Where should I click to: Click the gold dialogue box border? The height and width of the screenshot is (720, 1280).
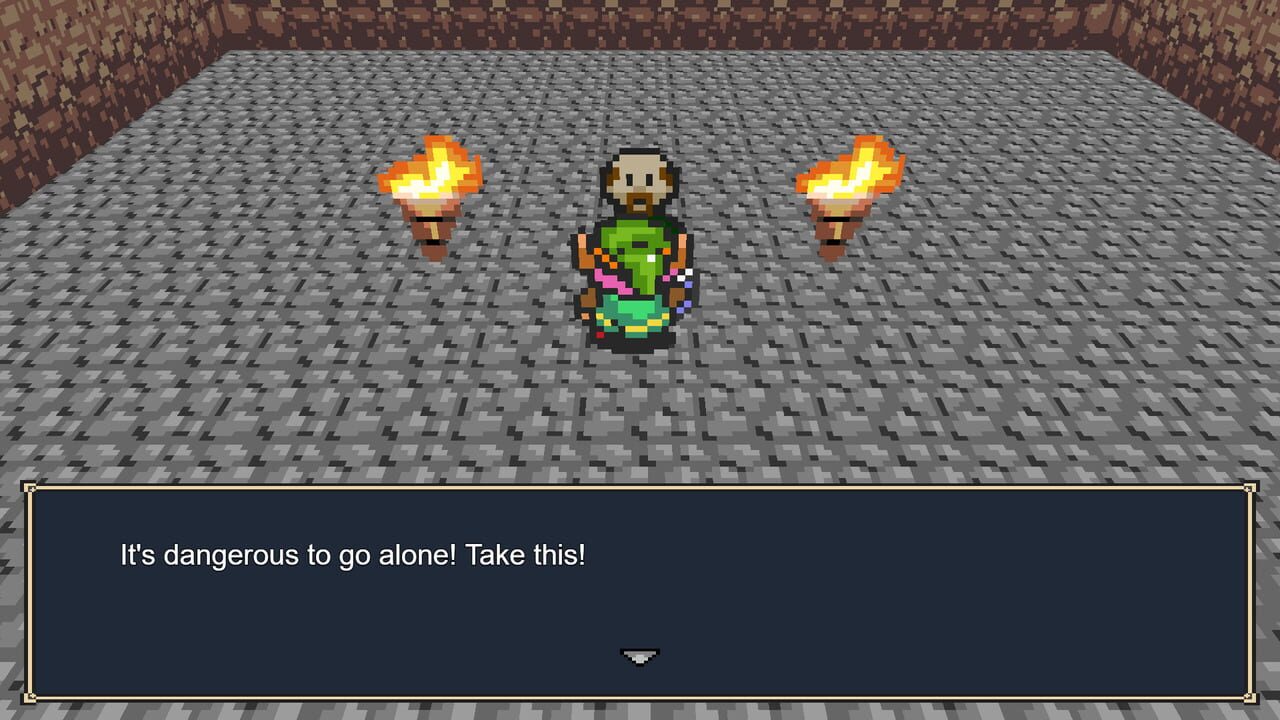point(640,487)
